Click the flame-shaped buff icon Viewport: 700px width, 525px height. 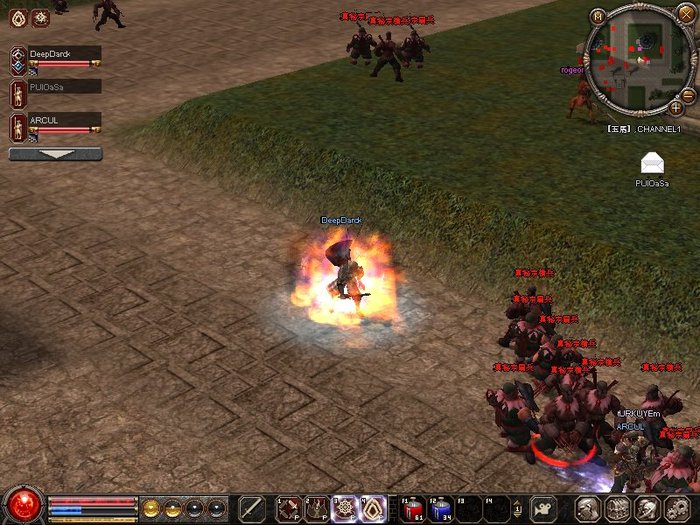click(x=17, y=18)
